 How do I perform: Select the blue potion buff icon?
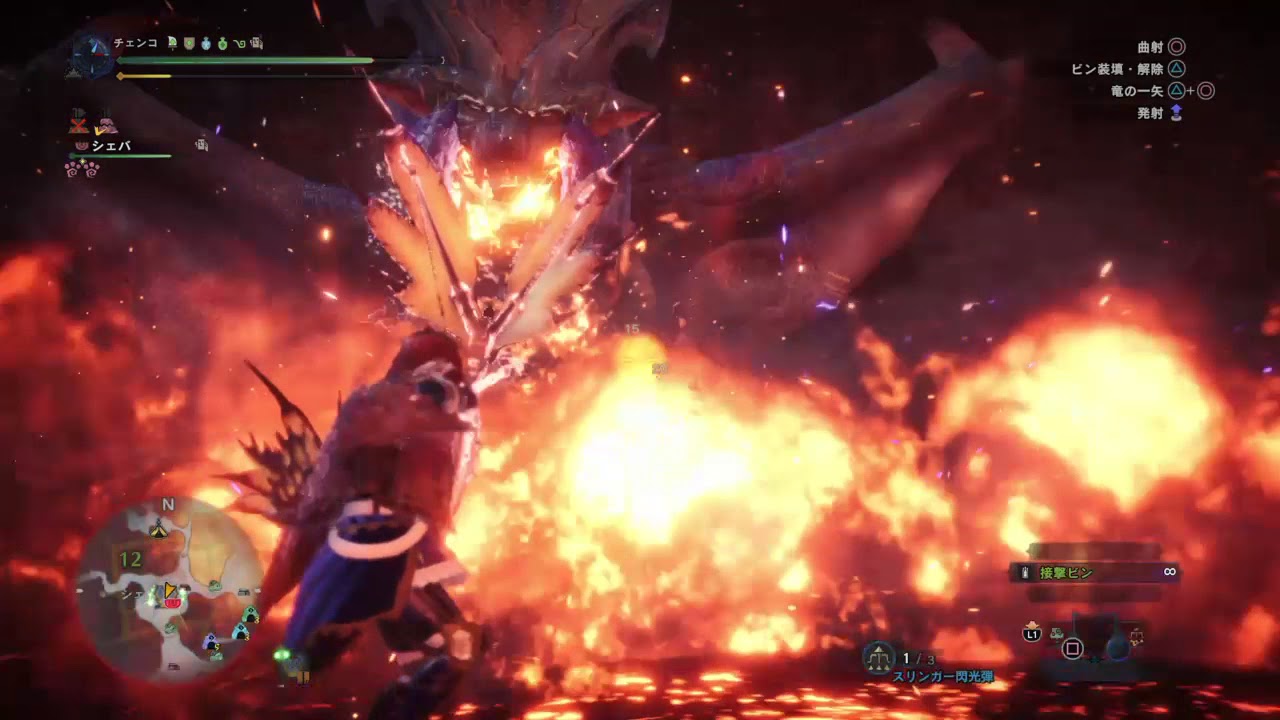[206, 43]
